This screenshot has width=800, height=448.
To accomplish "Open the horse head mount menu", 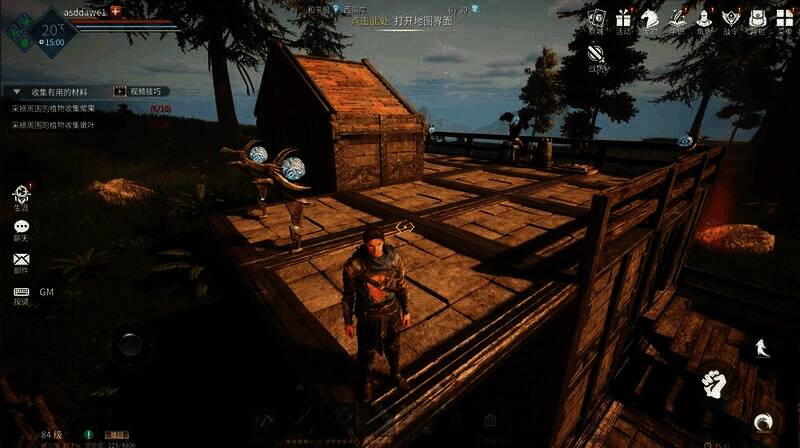I will coord(650,19).
